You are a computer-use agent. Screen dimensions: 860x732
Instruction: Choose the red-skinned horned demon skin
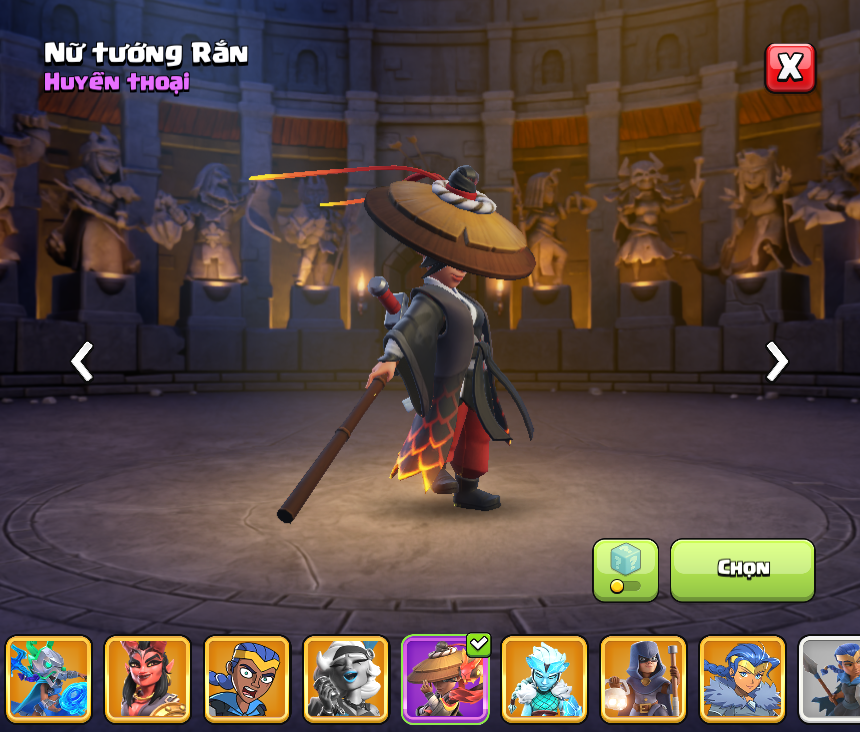click(x=148, y=679)
